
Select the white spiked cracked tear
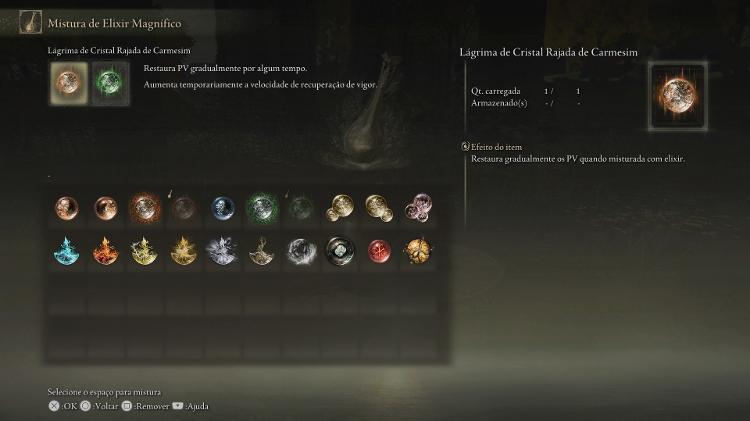(221, 251)
